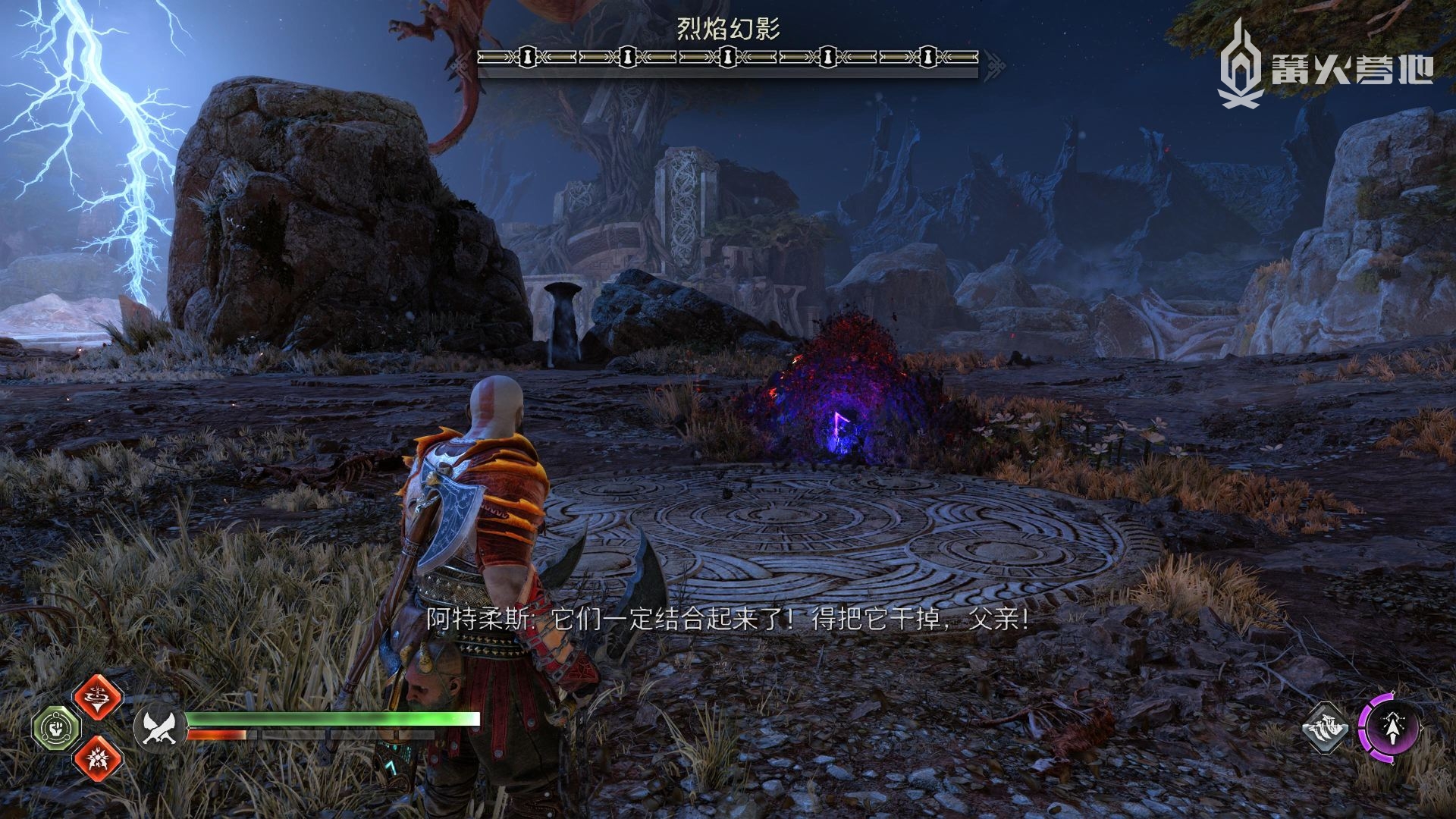Select the green fist shield ability icon
Image resolution: width=1456 pixels, height=819 pixels.
click(x=57, y=729)
